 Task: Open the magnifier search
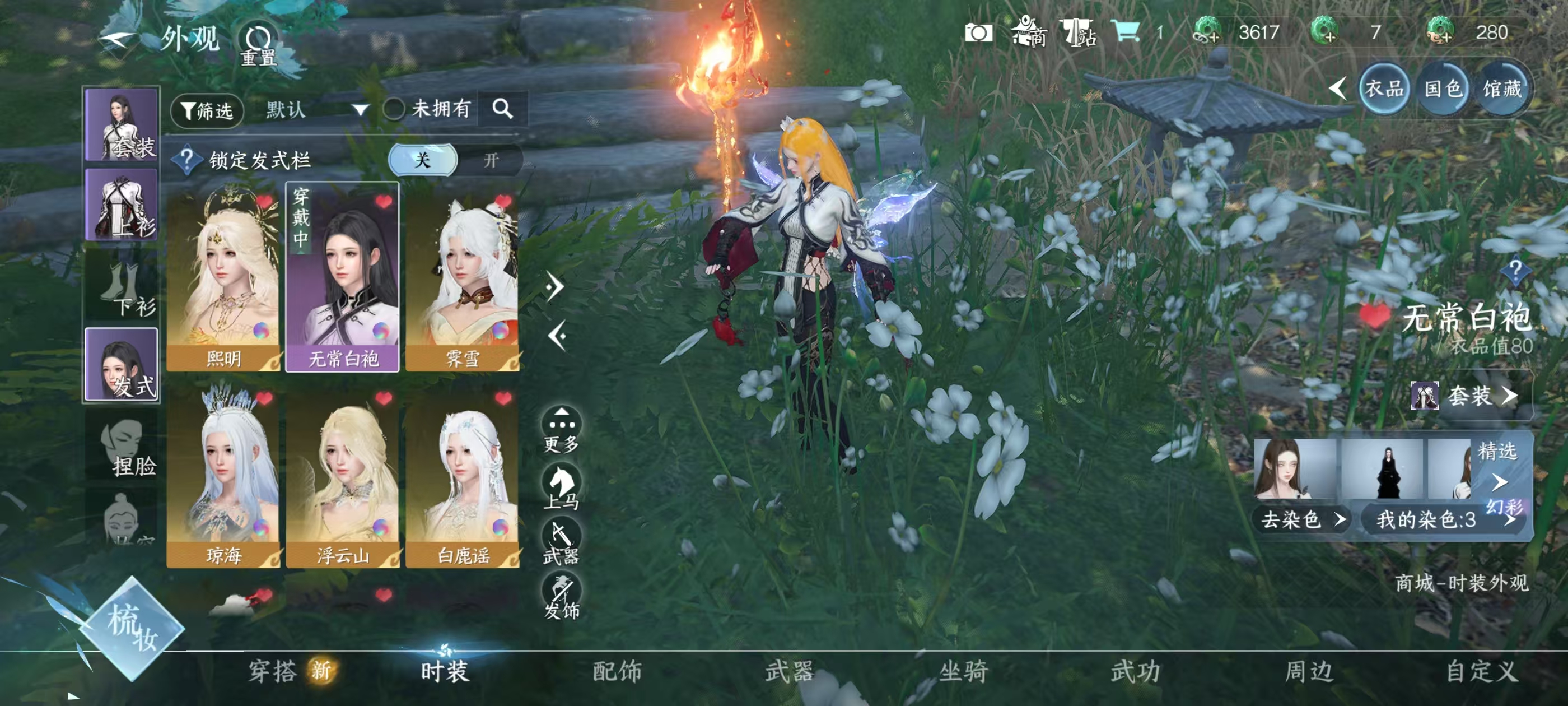502,109
